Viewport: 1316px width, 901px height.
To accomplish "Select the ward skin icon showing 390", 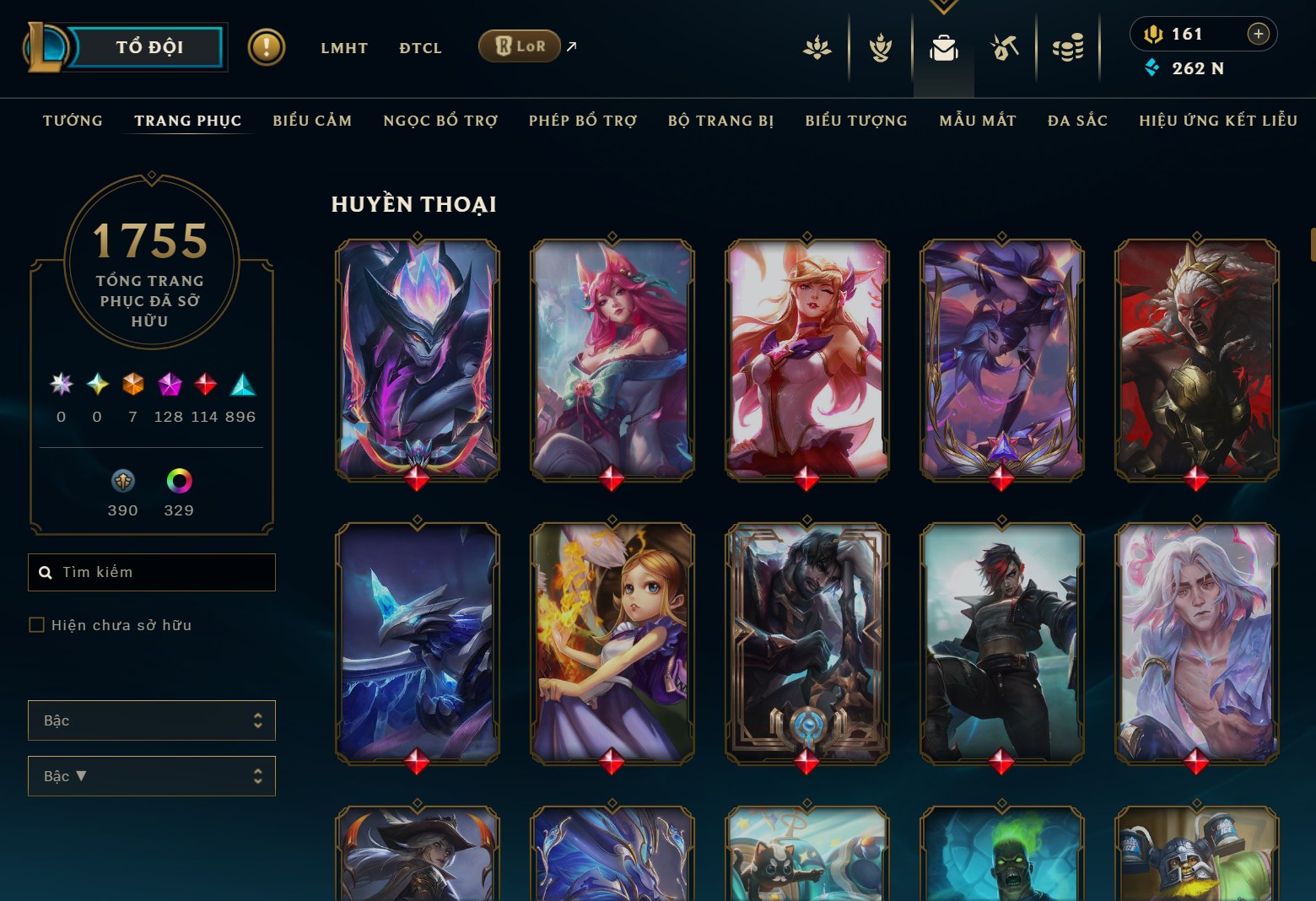I will (x=123, y=483).
